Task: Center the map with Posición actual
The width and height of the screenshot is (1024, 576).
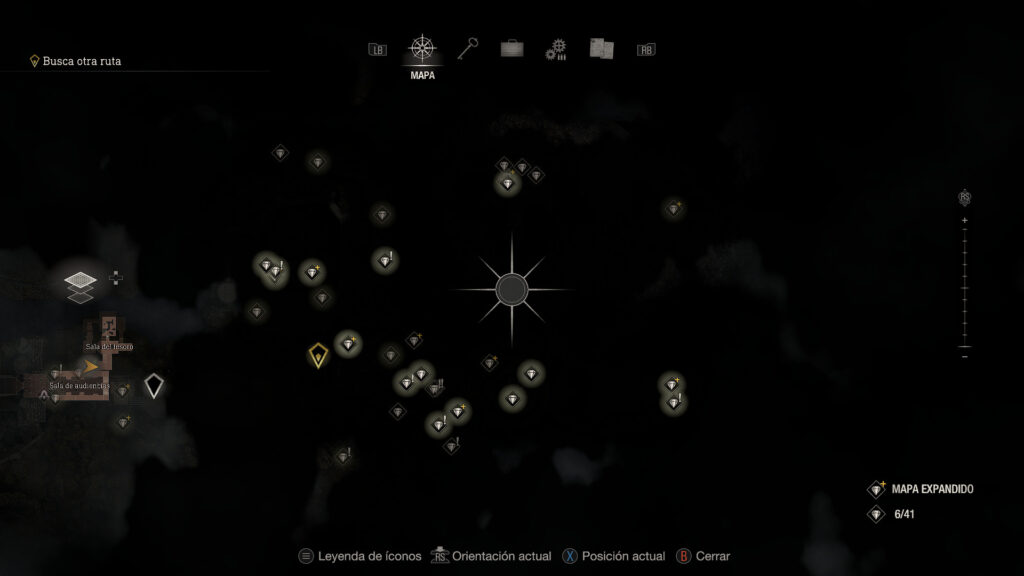Action: pyautogui.click(x=613, y=556)
